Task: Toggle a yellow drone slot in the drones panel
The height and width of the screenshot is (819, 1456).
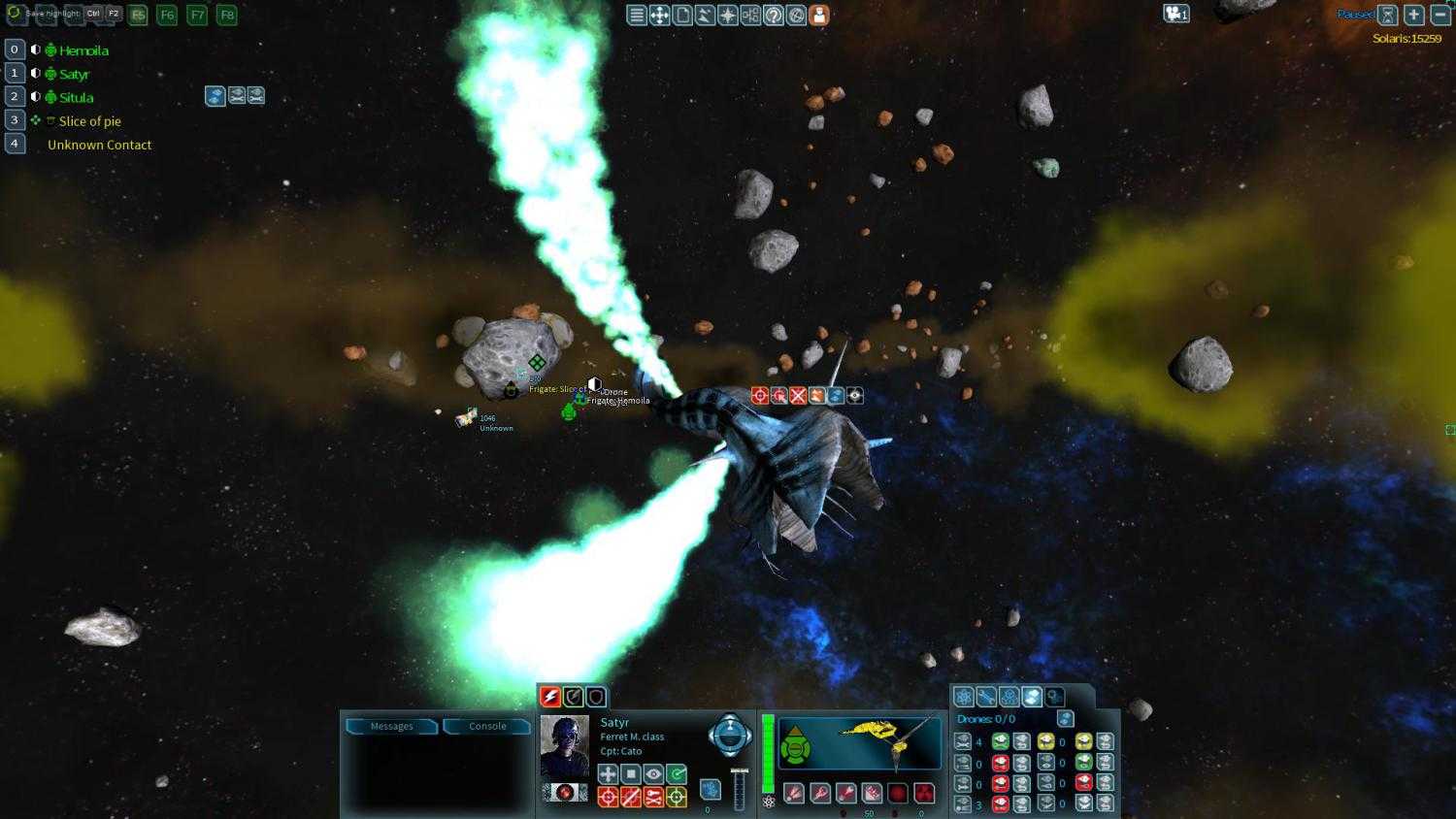Action: [1046, 740]
